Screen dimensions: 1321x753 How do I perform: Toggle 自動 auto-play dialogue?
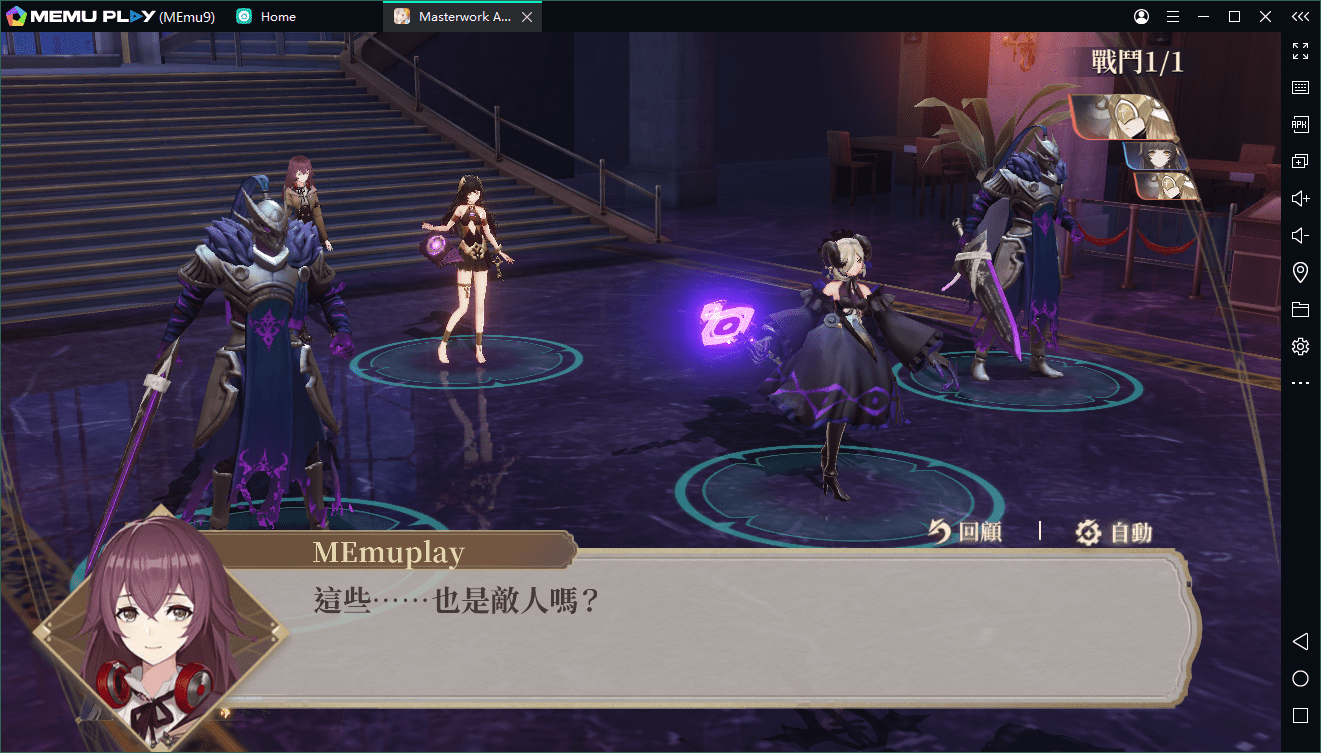pos(1114,532)
